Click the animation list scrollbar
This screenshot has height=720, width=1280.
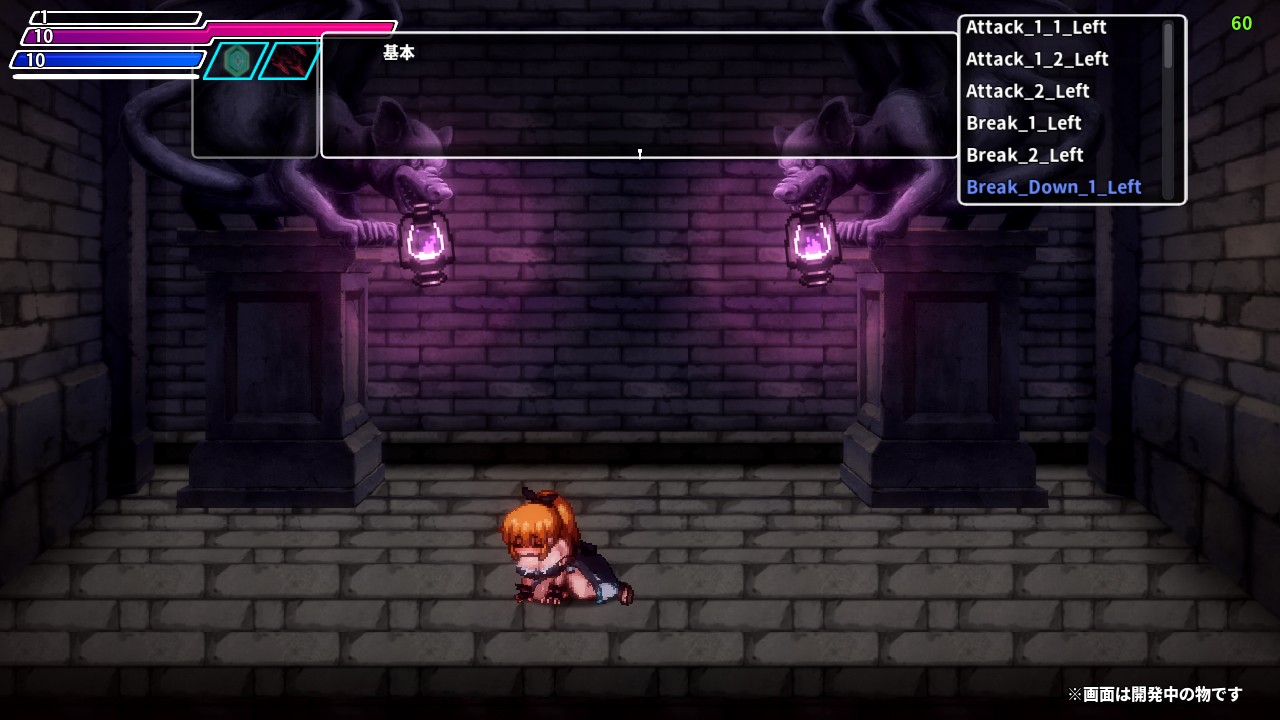click(x=1167, y=46)
